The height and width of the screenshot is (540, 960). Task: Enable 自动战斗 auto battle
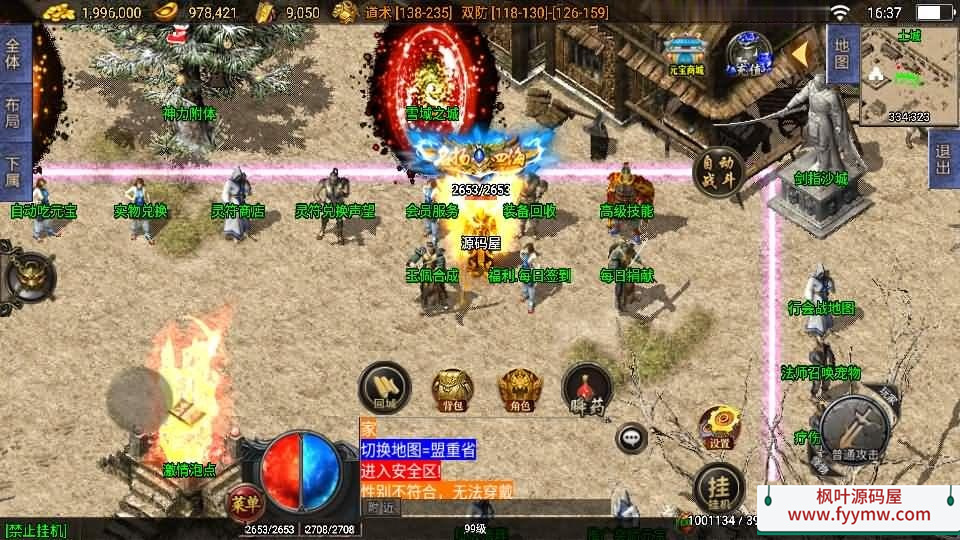(717, 171)
